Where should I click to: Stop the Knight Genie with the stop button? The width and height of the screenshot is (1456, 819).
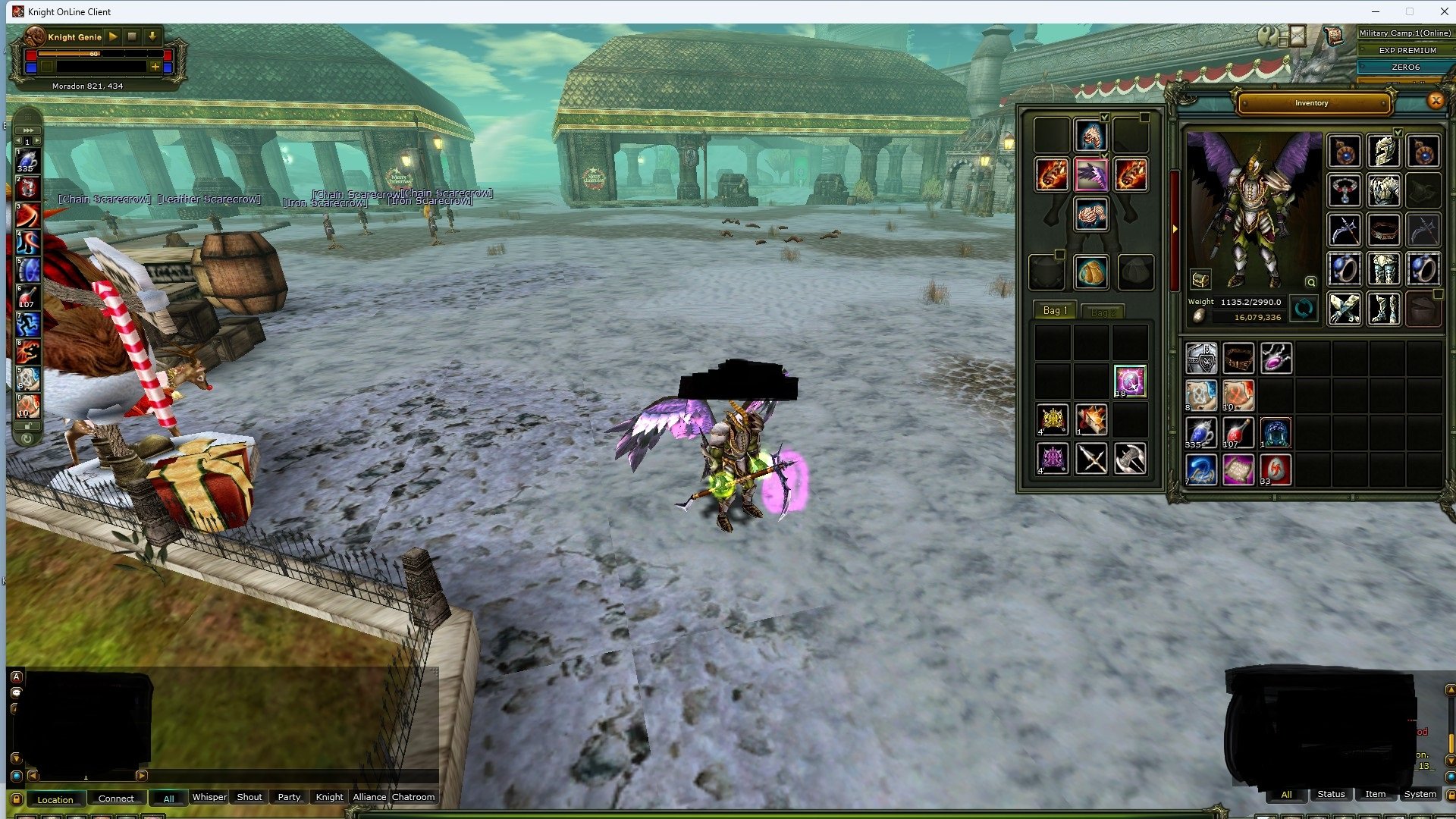[x=132, y=36]
